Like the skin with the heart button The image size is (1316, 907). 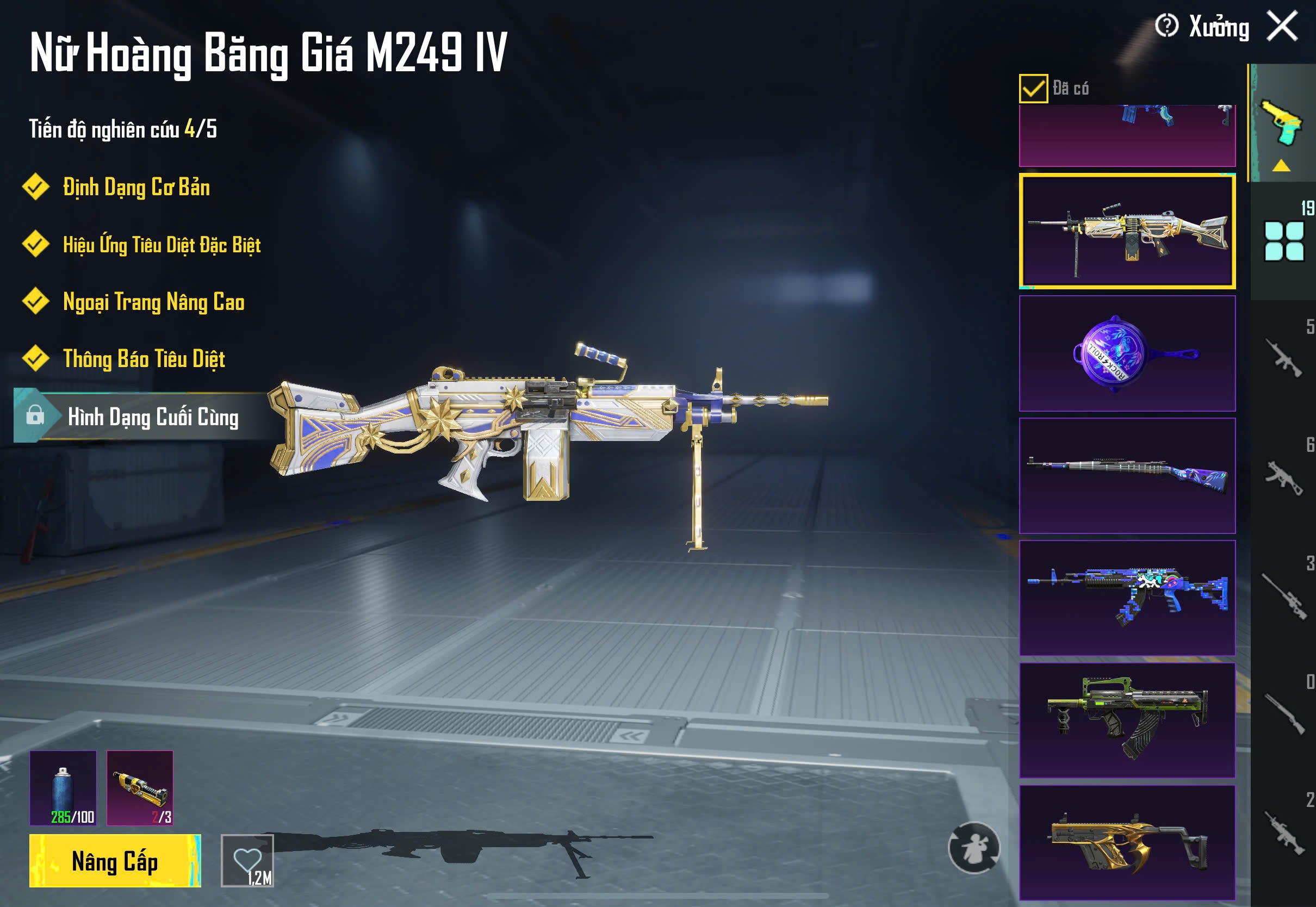(247, 860)
